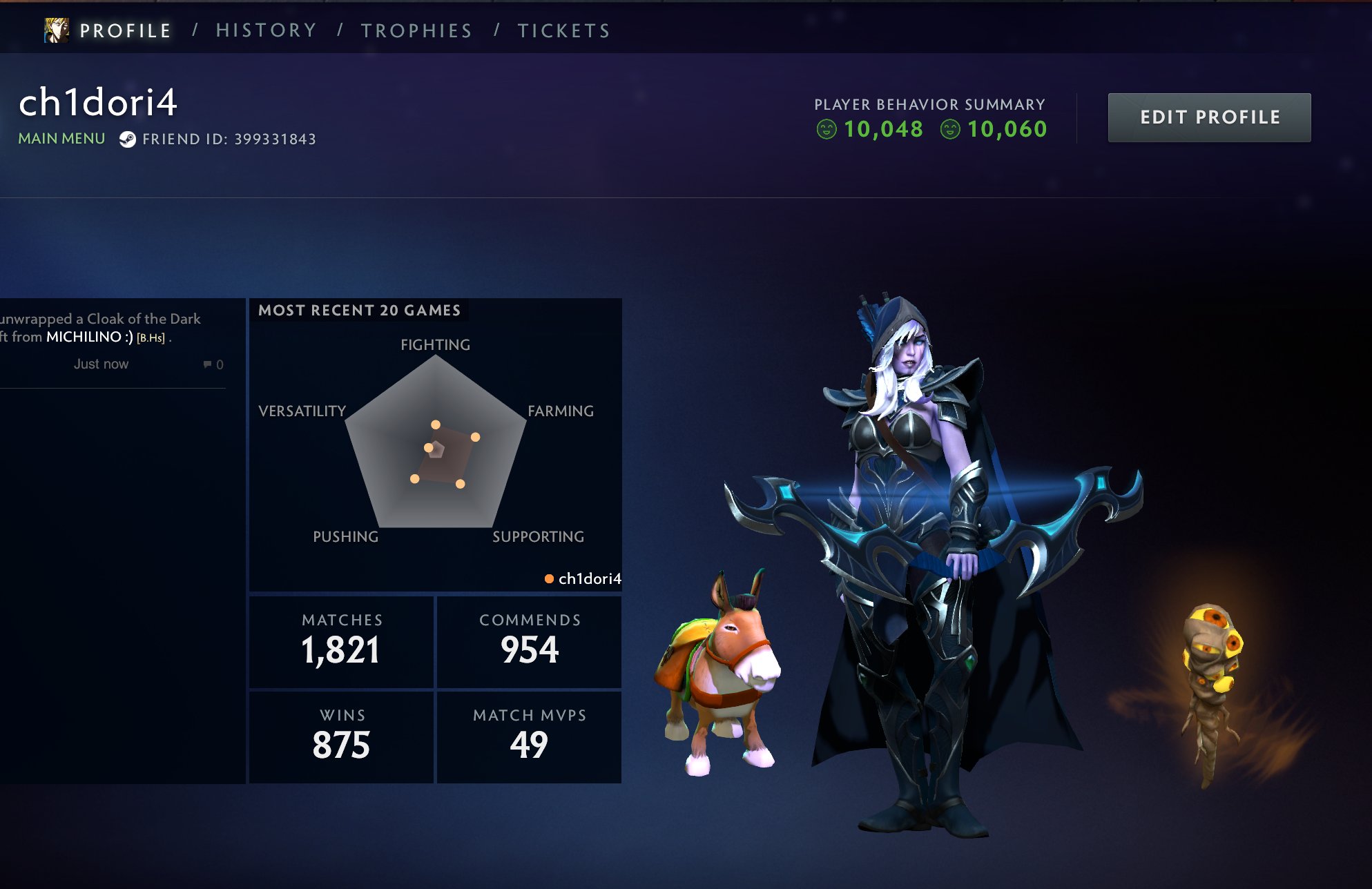Go to the Tickets tab
The width and height of the screenshot is (1372, 889).
pos(564,31)
